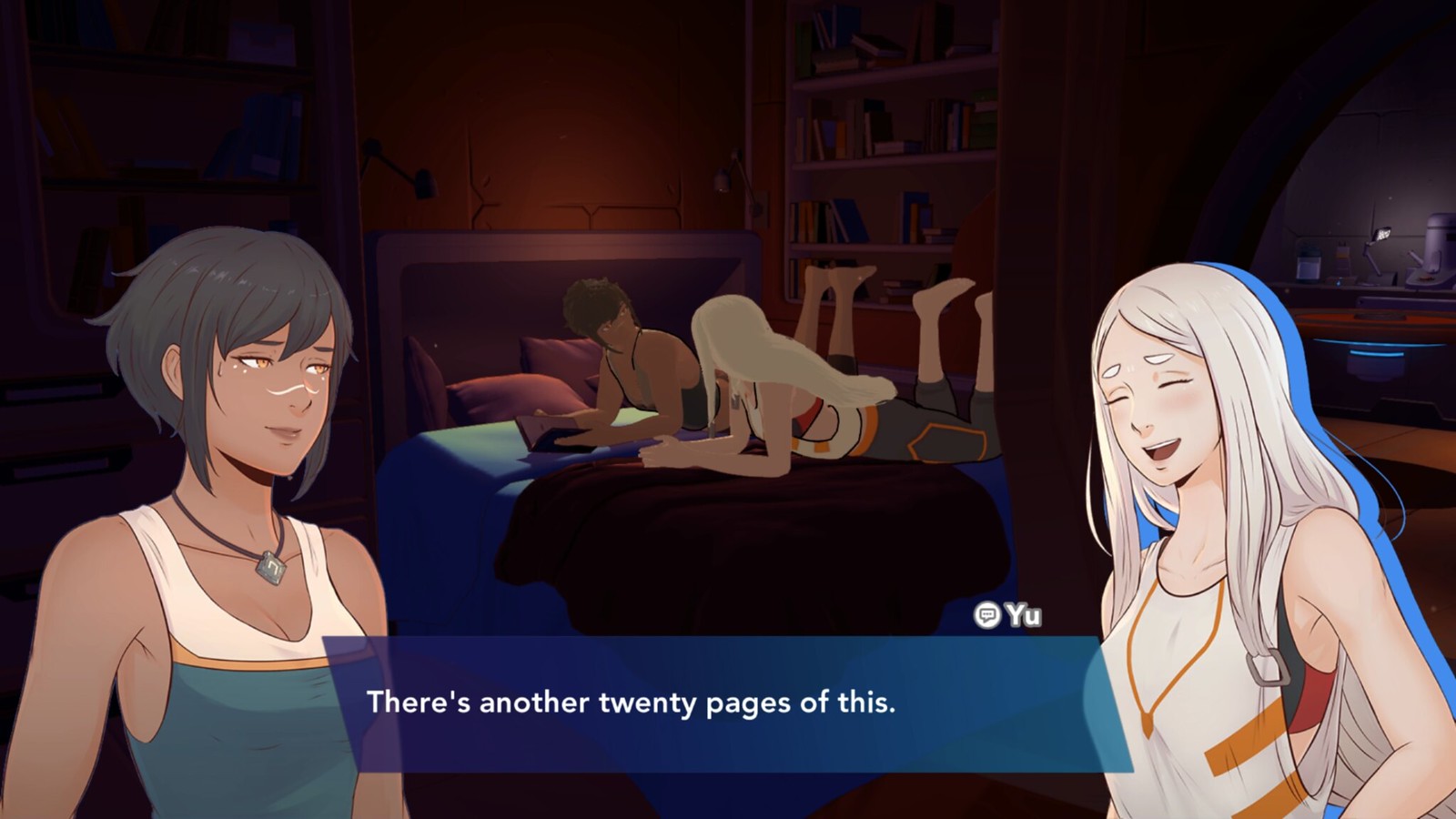1456x819 pixels.
Task: Click the speech bubble icon beside Yu's name
Action: click(x=986, y=614)
